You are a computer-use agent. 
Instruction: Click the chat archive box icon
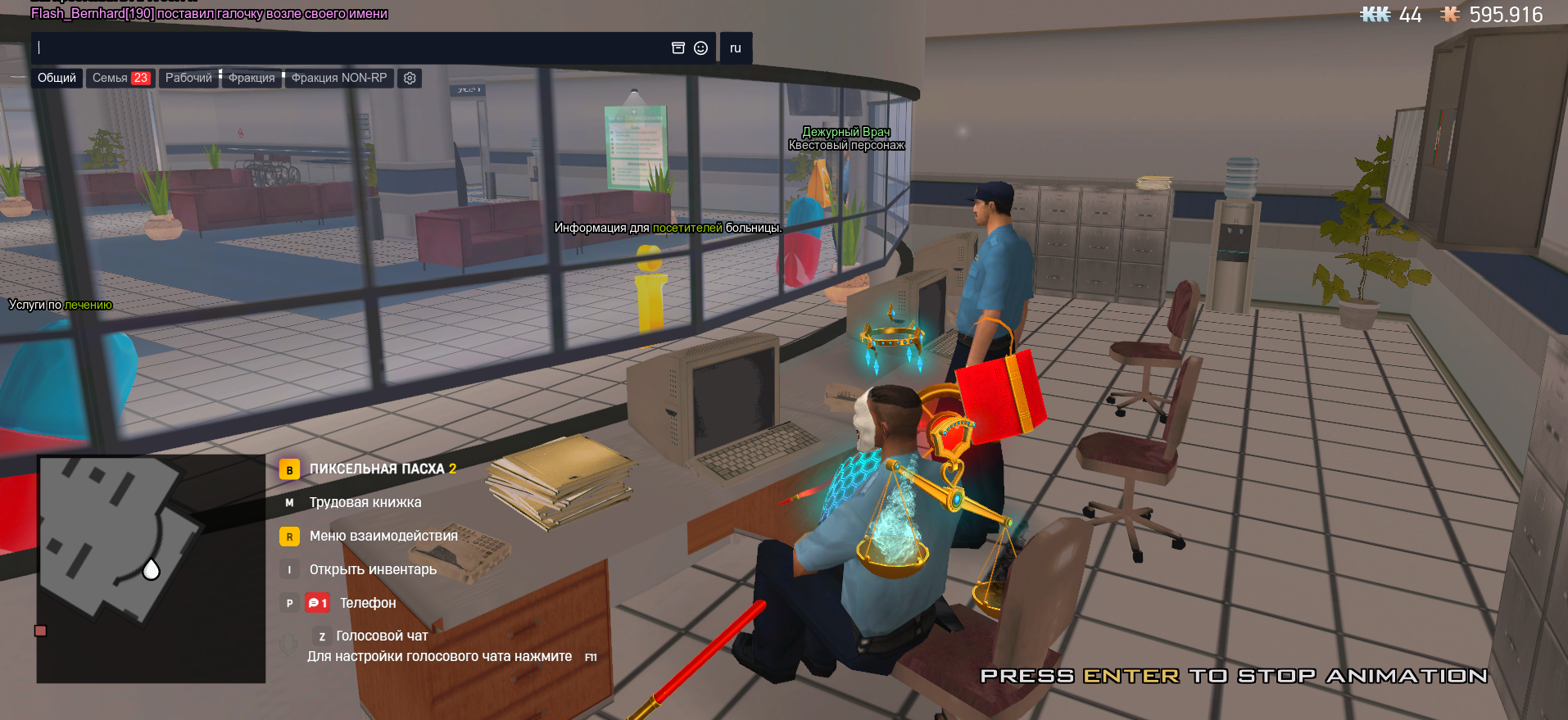click(x=678, y=48)
